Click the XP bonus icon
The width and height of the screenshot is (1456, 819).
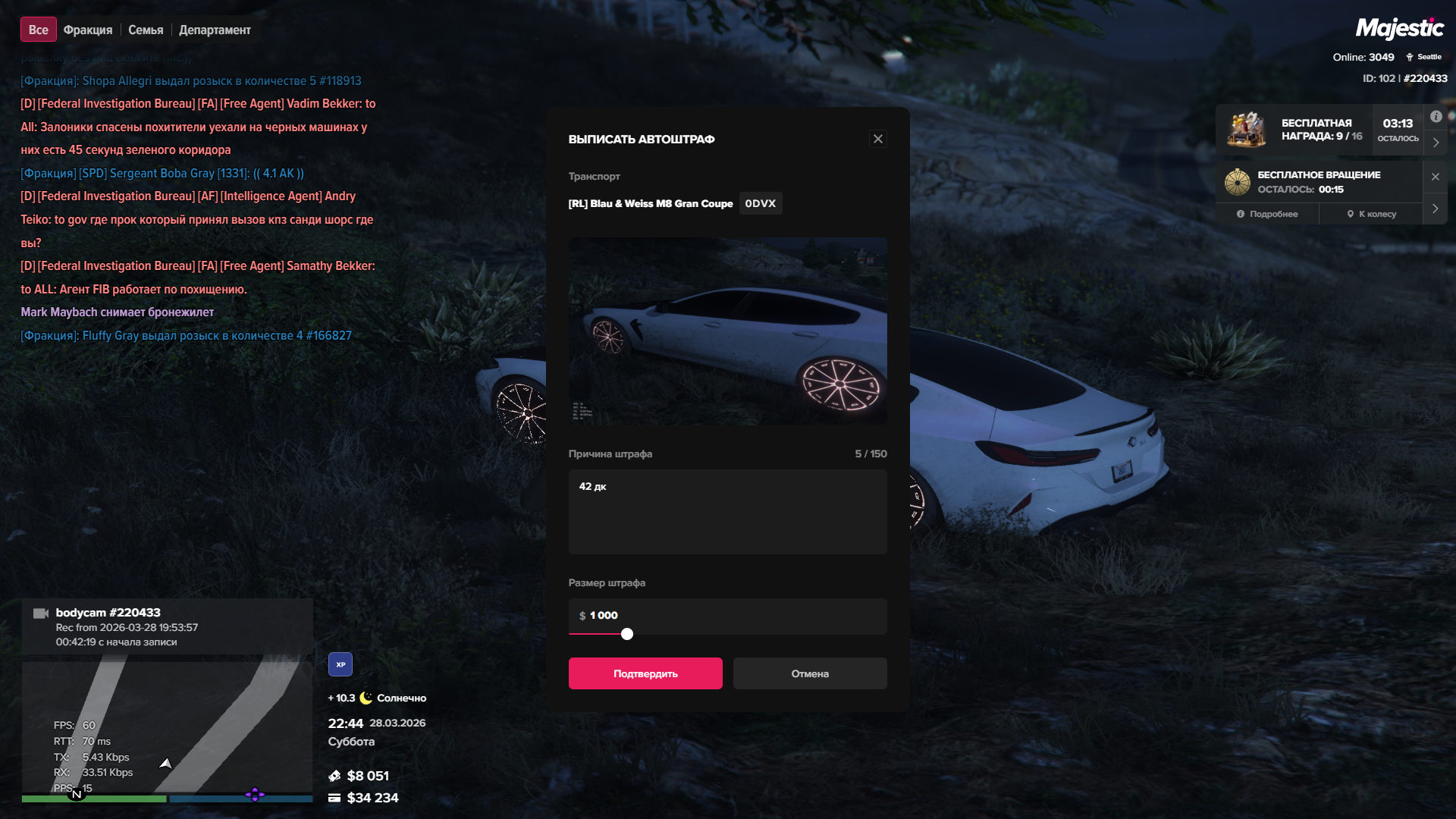tap(340, 664)
